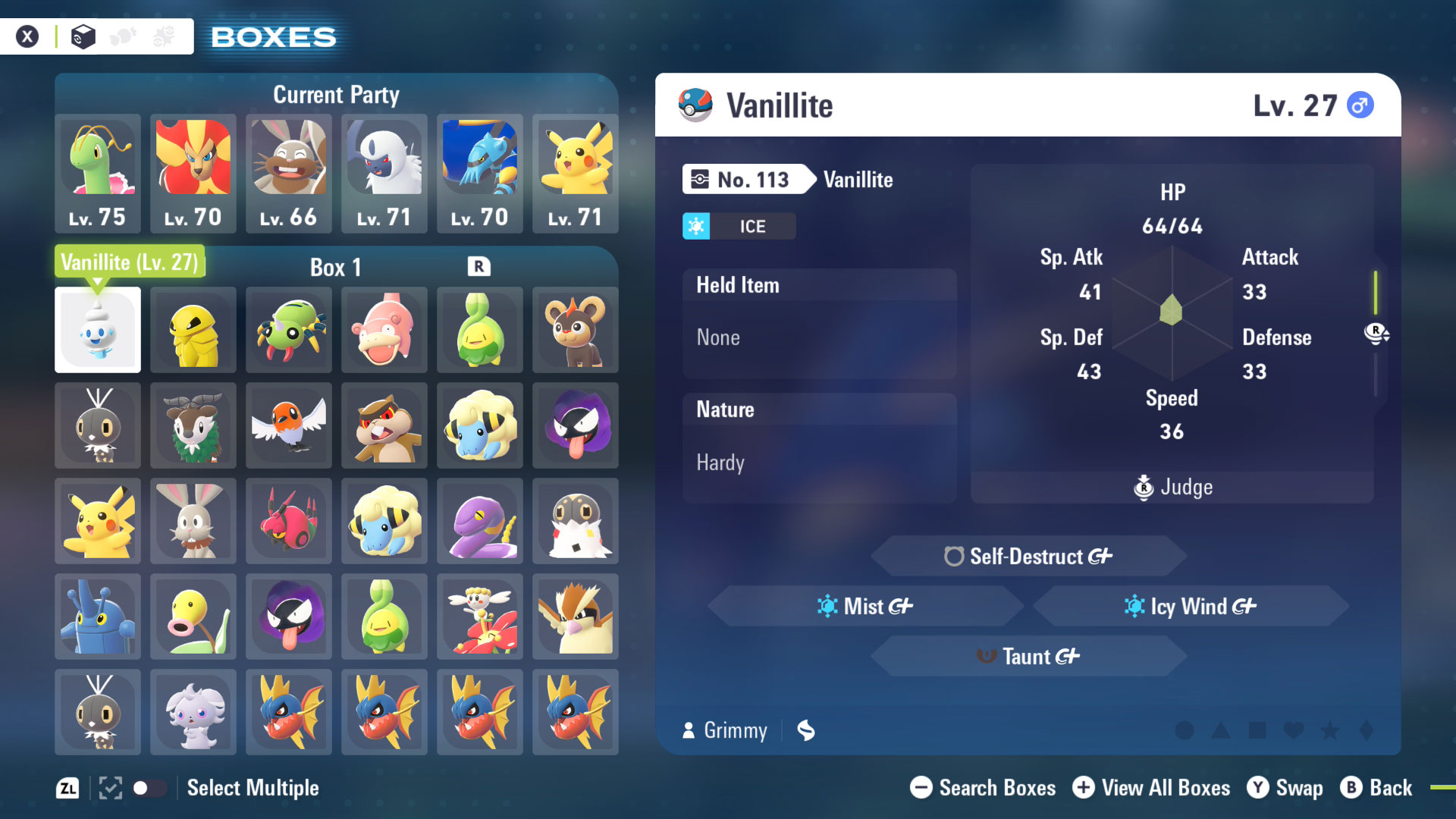This screenshot has width=1456, height=819.
Task: Choose the Lv. 70 Delphox party slot
Action: click(193, 173)
